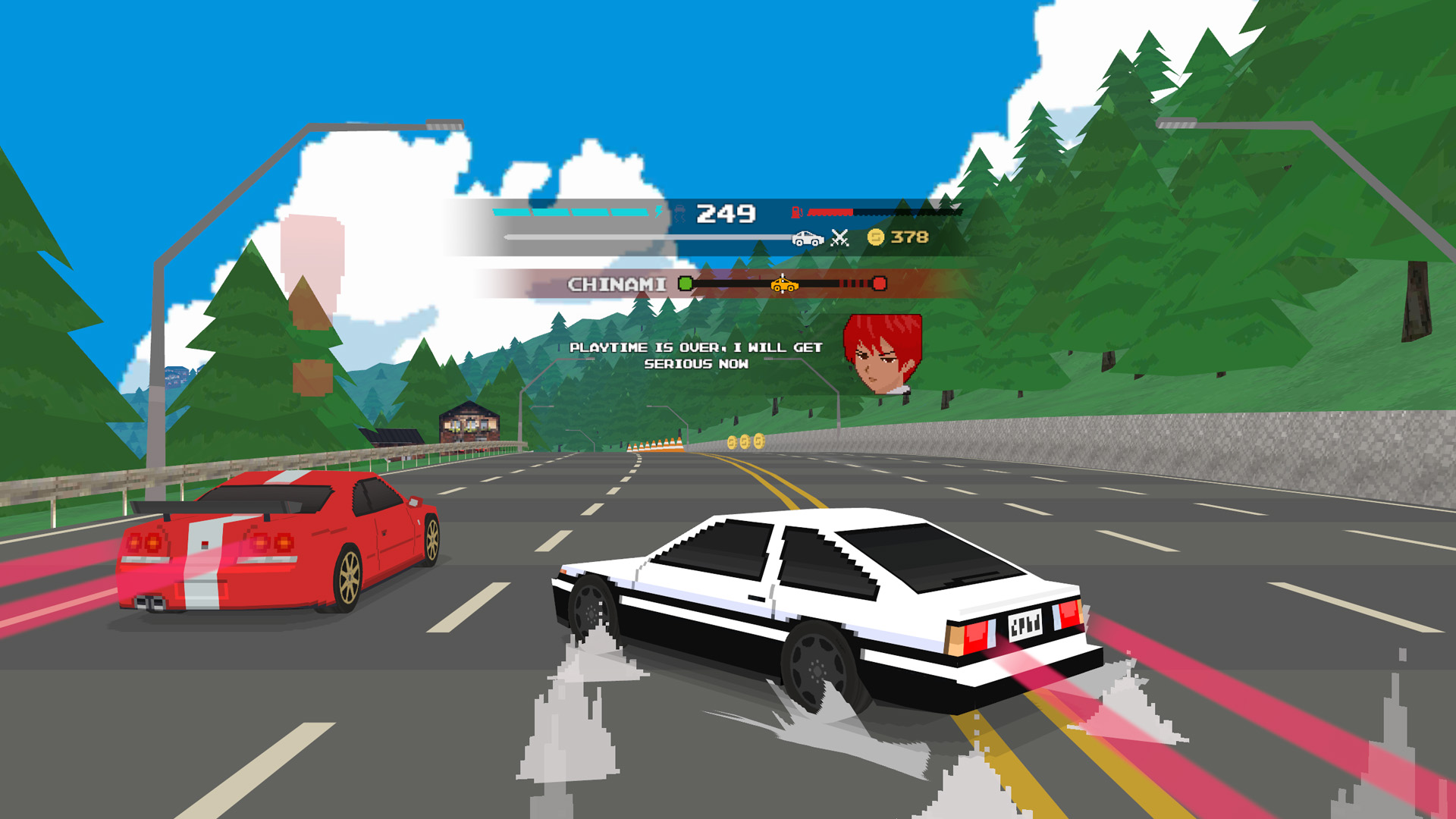Click the dialogue 'PLAYTIME IS OVER' message
Screen dimensions: 1456x819
click(698, 349)
